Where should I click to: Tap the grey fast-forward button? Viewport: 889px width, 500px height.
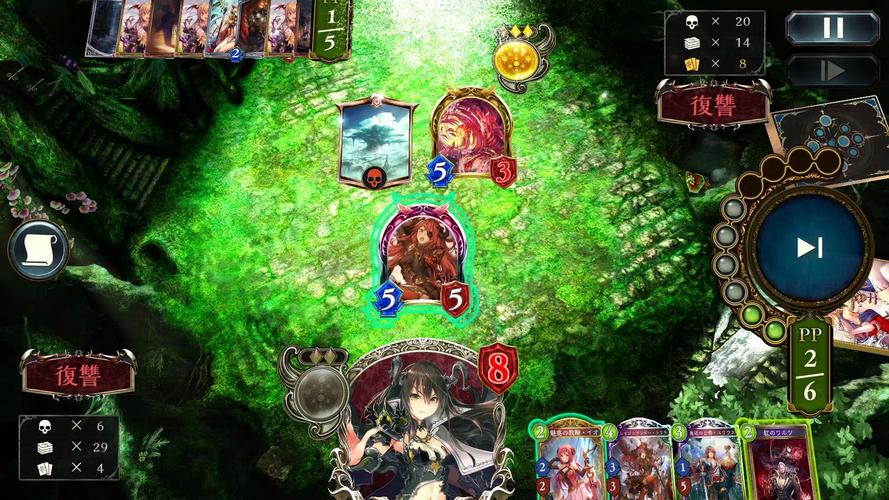pyautogui.click(x=832, y=70)
